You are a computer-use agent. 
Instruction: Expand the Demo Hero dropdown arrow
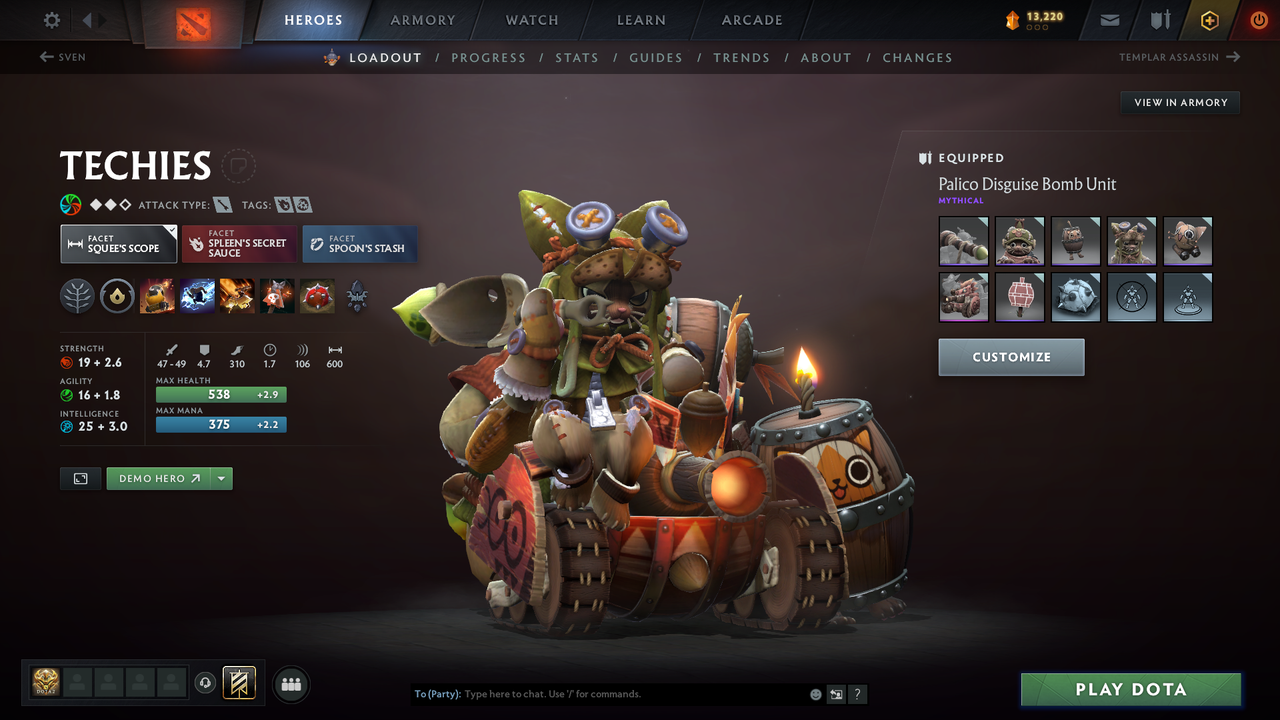pos(221,478)
